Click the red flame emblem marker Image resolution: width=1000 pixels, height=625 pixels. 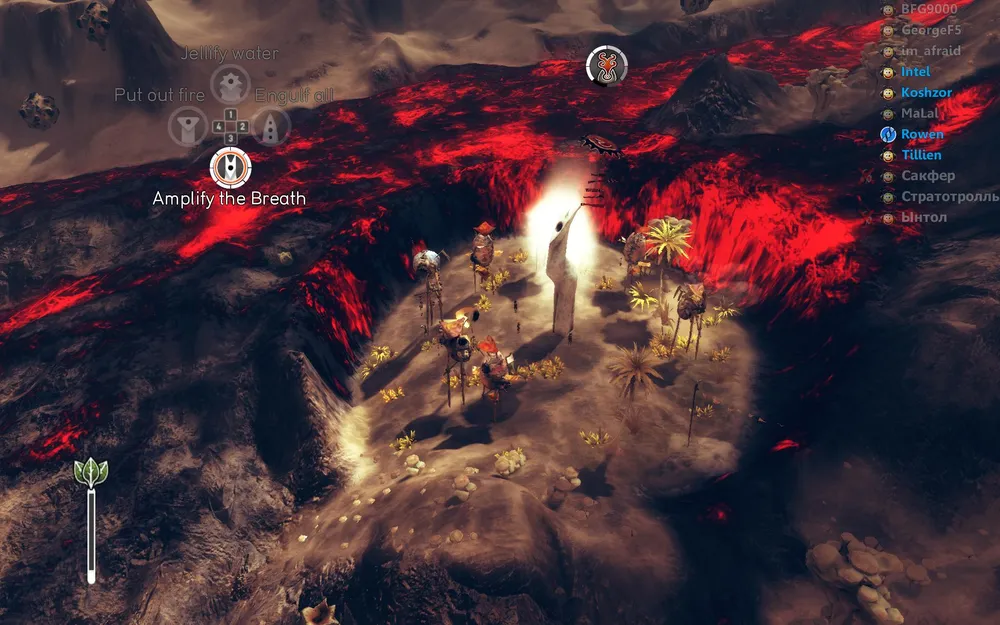tap(606, 66)
